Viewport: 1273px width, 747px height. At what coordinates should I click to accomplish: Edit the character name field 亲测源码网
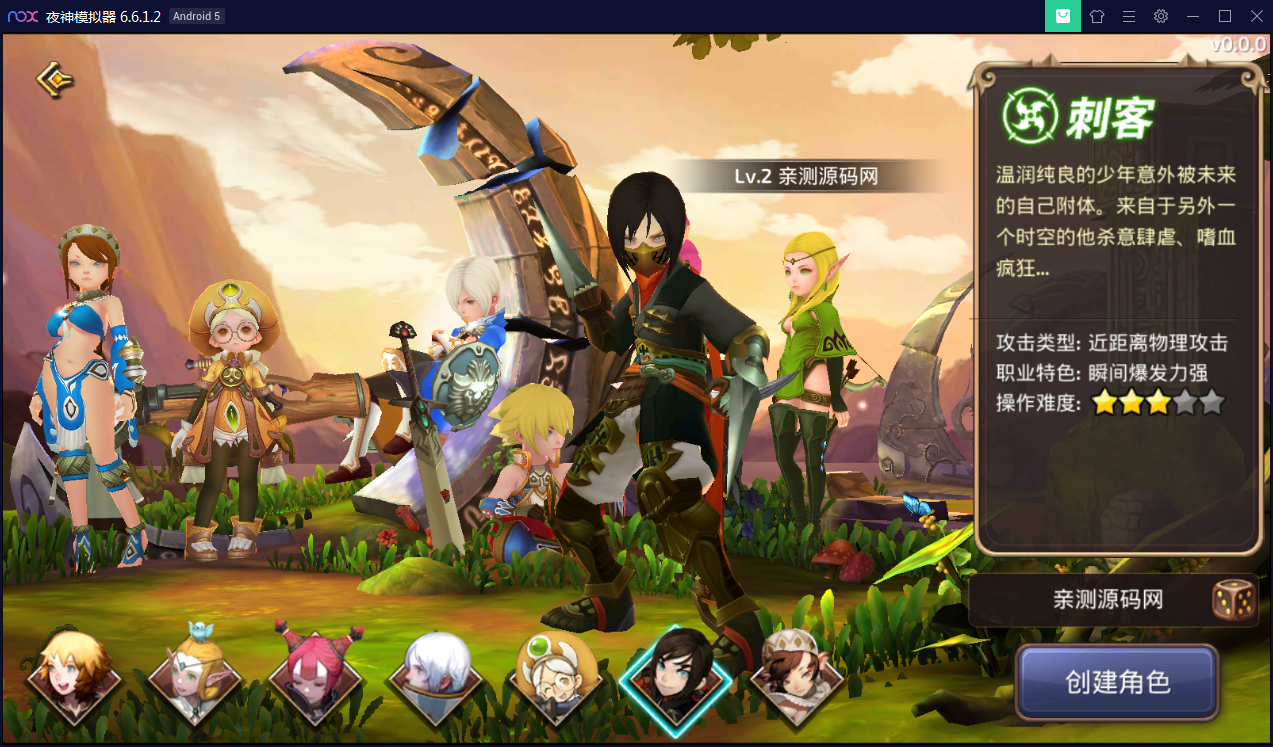[x=1107, y=600]
